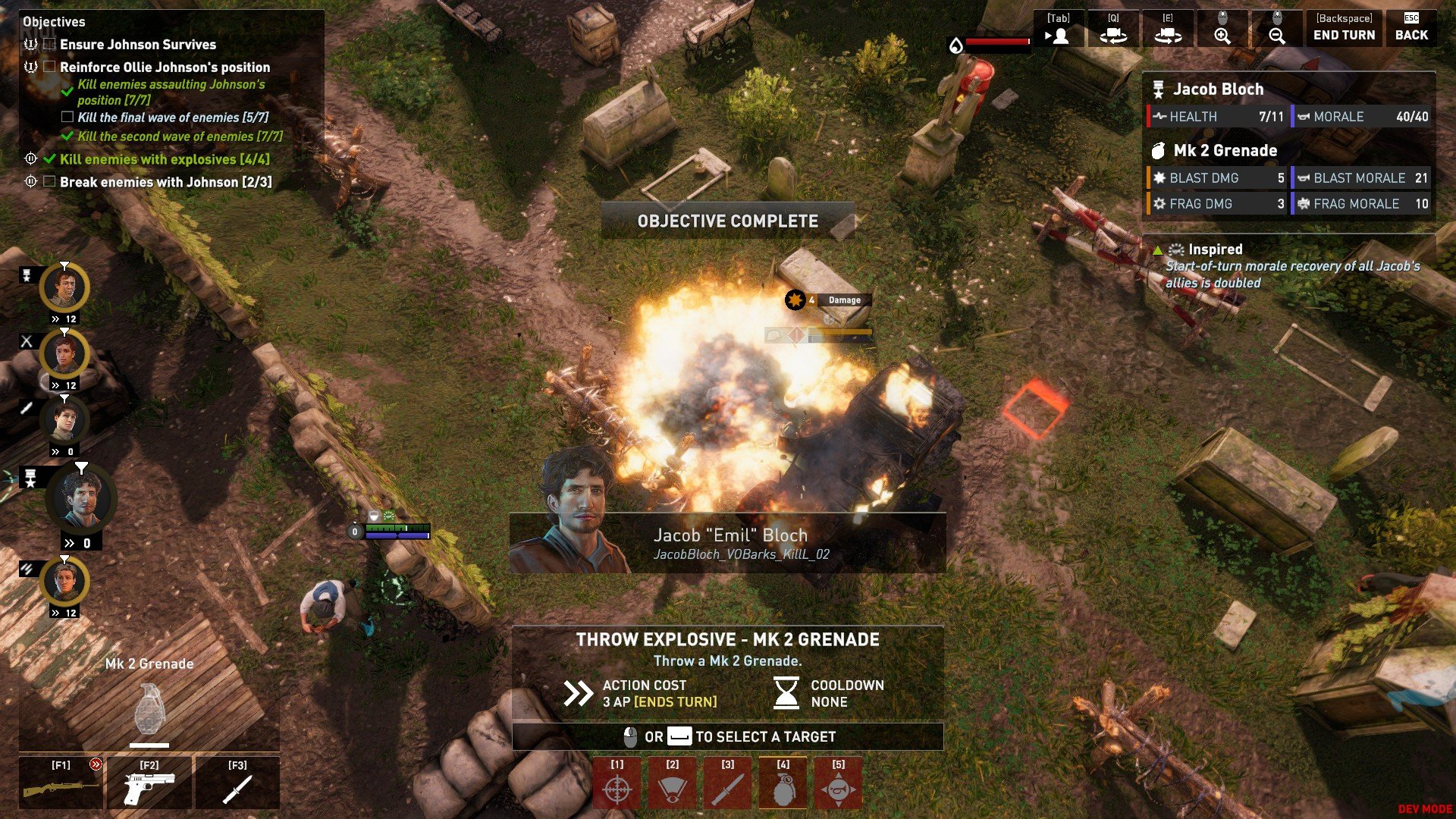Zoom in with the magnifier plus
The height and width of the screenshot is (819, 1456).
click(1222, 29)
